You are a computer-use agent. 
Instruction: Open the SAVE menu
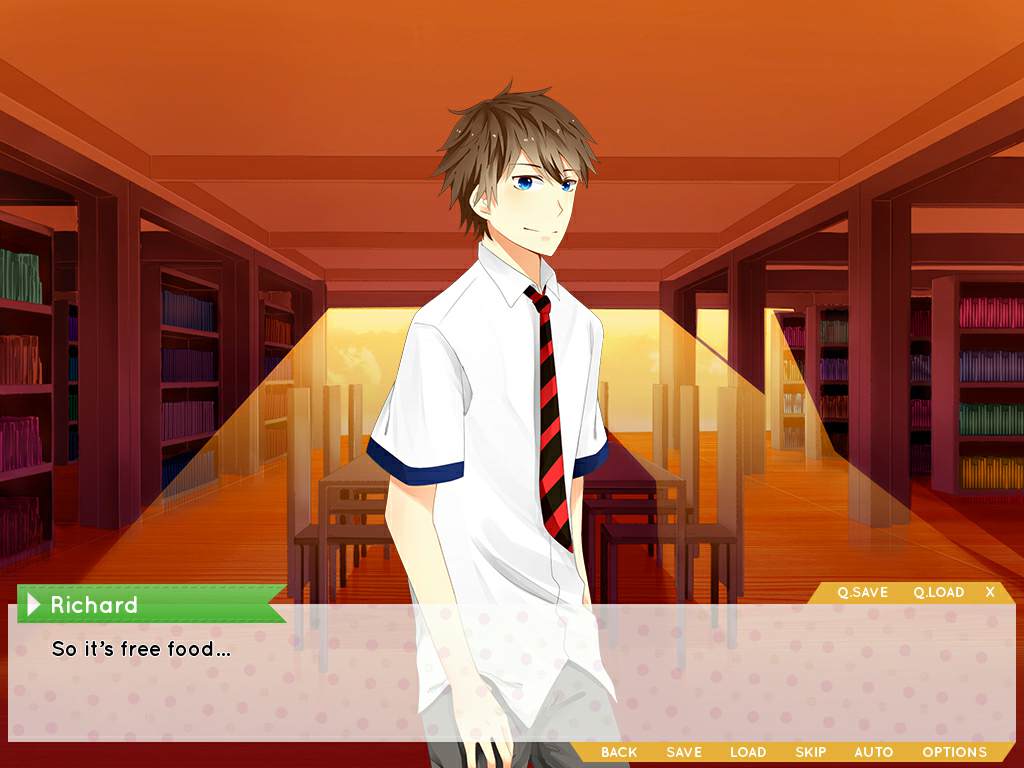[684, 752]
